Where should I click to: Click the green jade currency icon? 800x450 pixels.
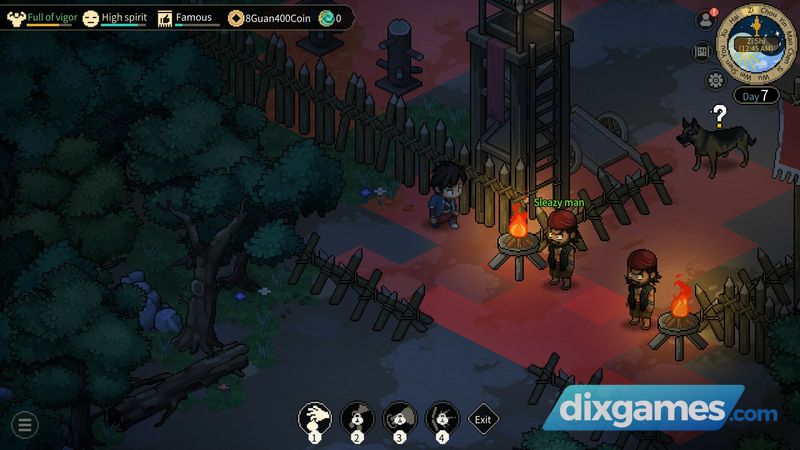point(326,18)
